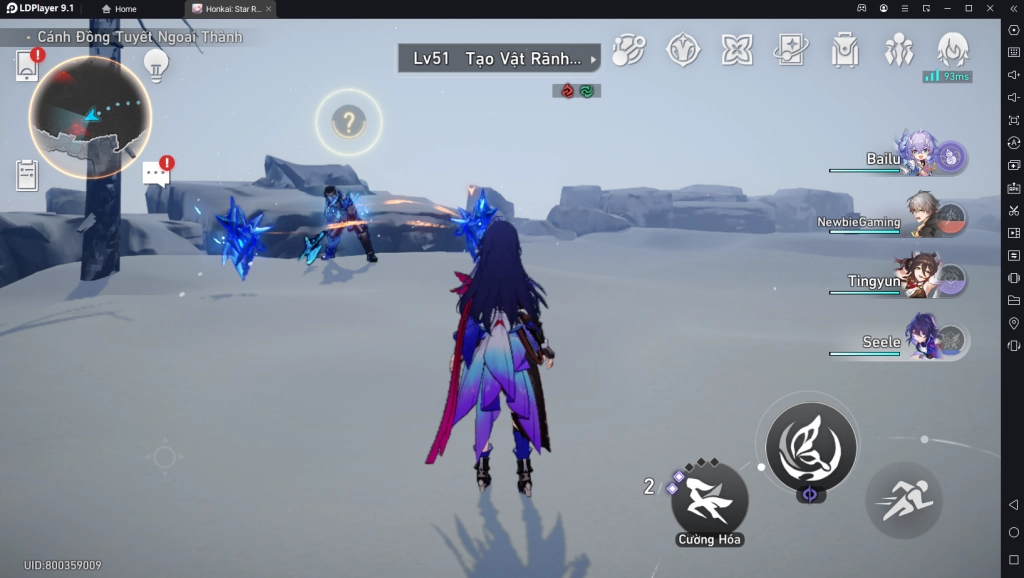Click the lightbulb tutorial icon
The image size is (1024, 578).
(154, 64)
